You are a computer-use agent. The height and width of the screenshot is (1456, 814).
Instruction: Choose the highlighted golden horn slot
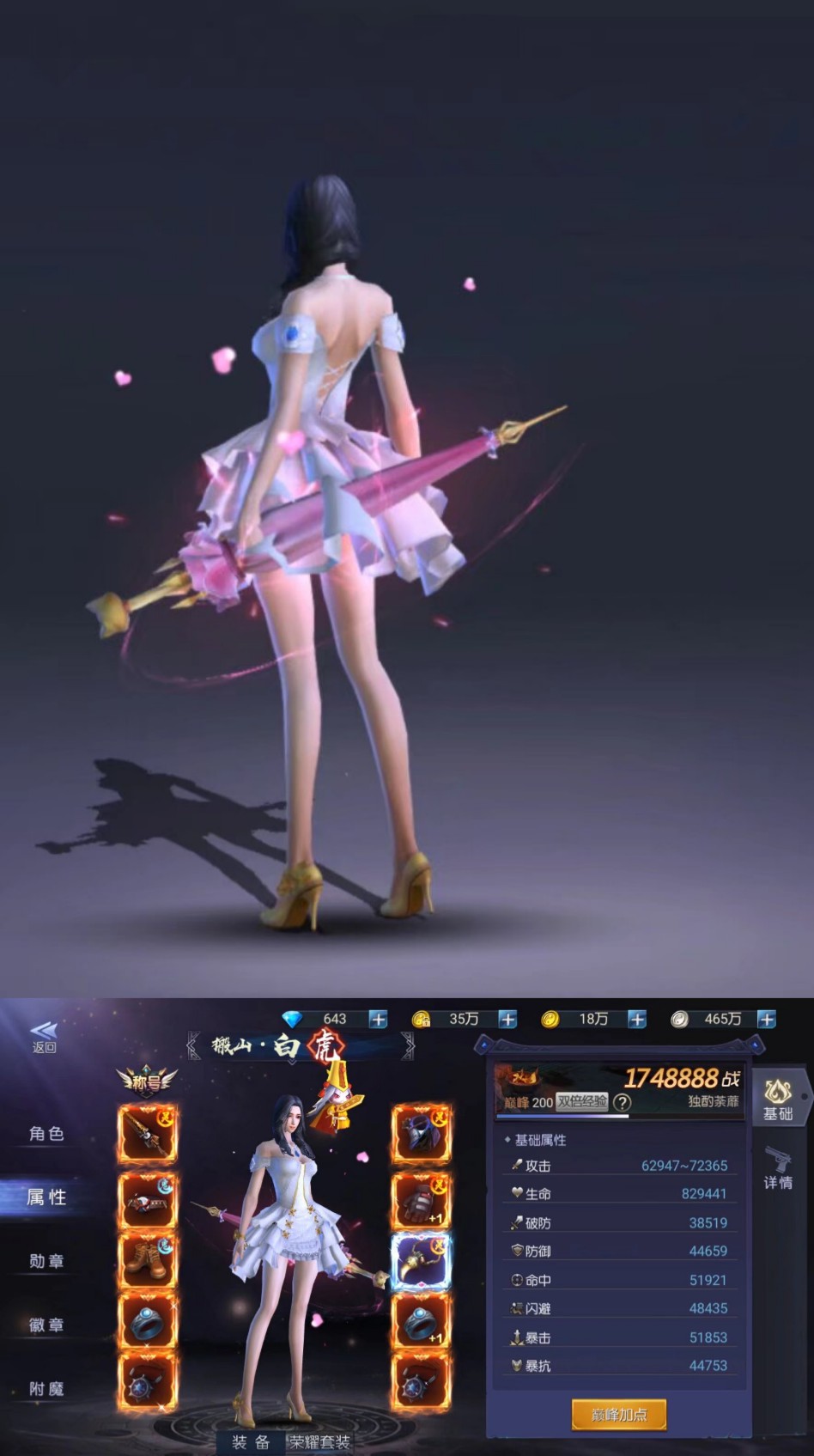click(421, 1262)
